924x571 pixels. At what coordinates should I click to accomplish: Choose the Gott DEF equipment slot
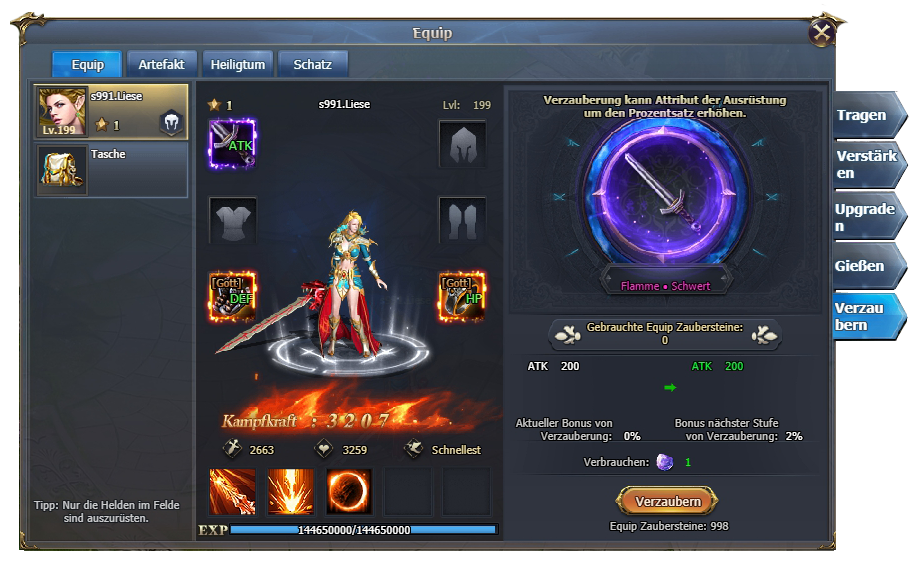pyautogui.click(x=232, y=297)
